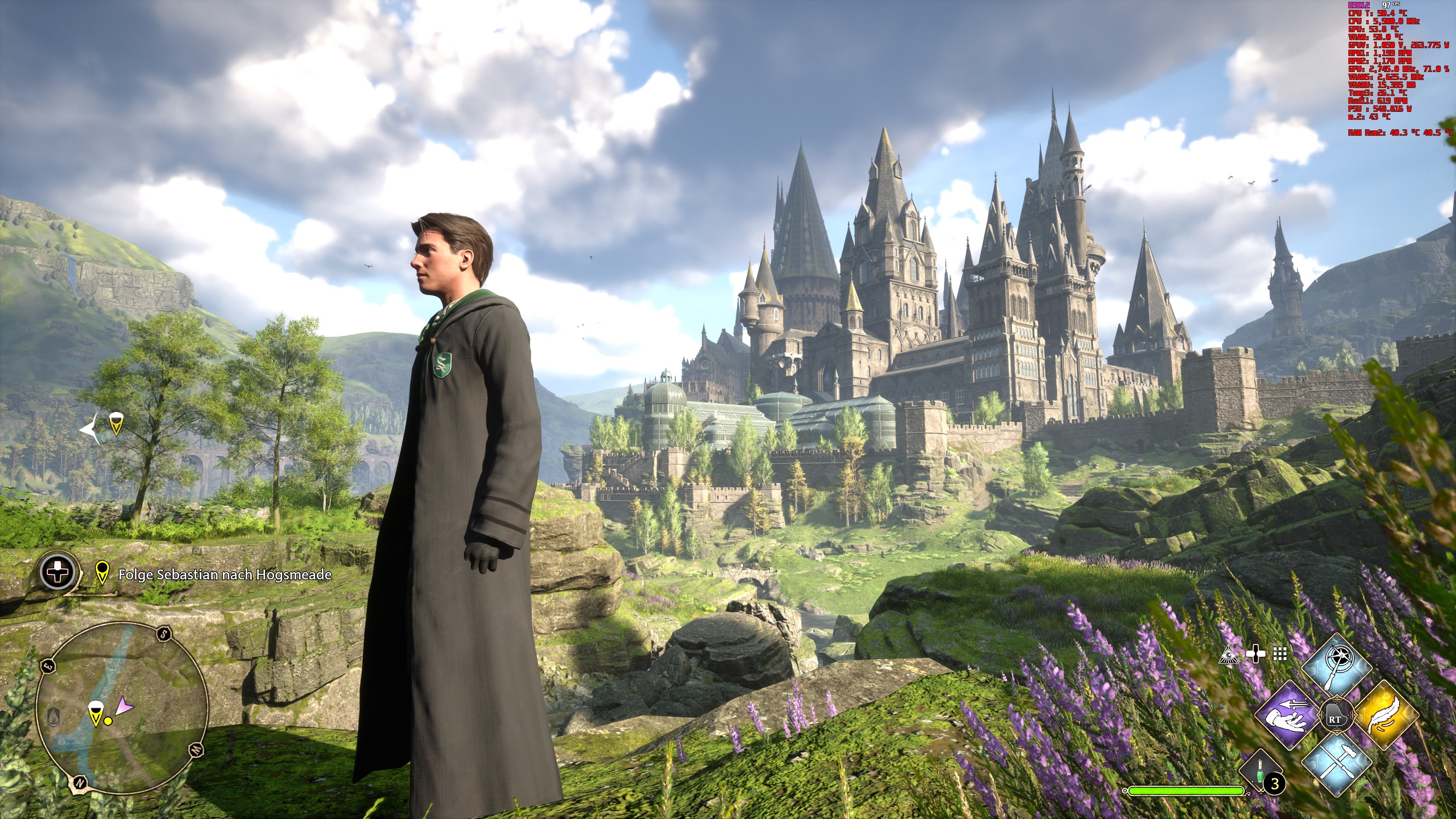Open the circular minimap
This screenshot has width=1456, height=819.
[121, 709]
